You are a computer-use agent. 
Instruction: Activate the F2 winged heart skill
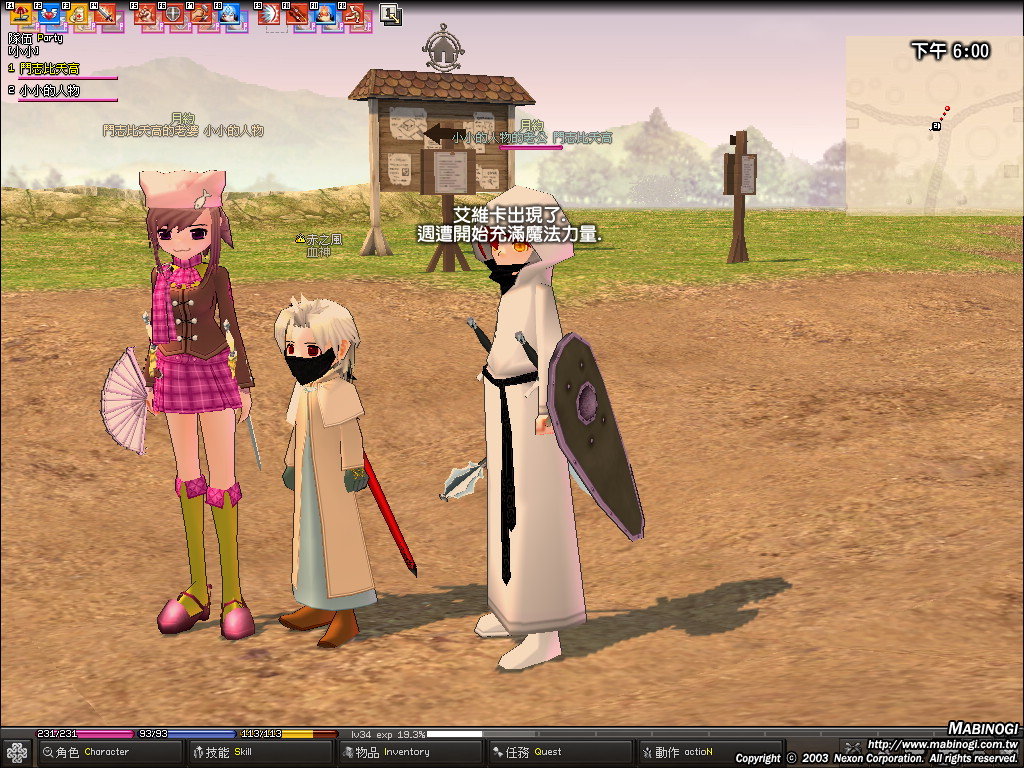tap(48, 15)
